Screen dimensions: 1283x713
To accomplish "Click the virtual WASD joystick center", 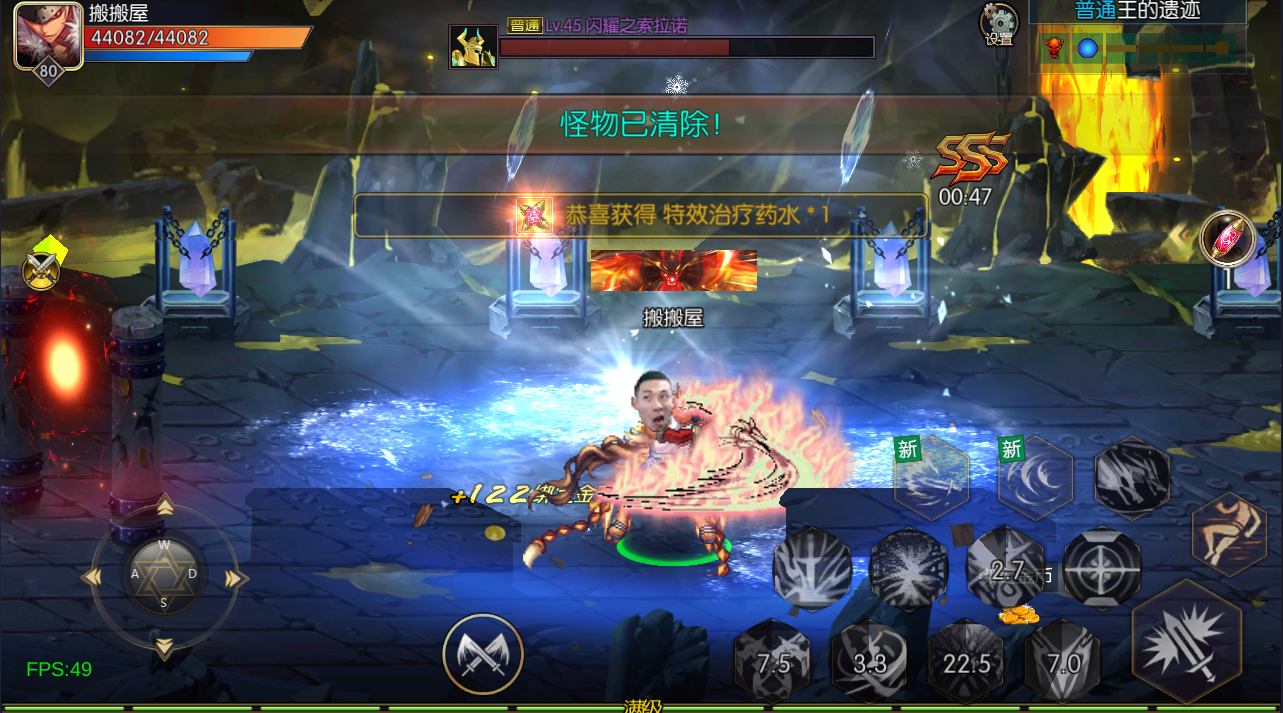I will 164,575.
